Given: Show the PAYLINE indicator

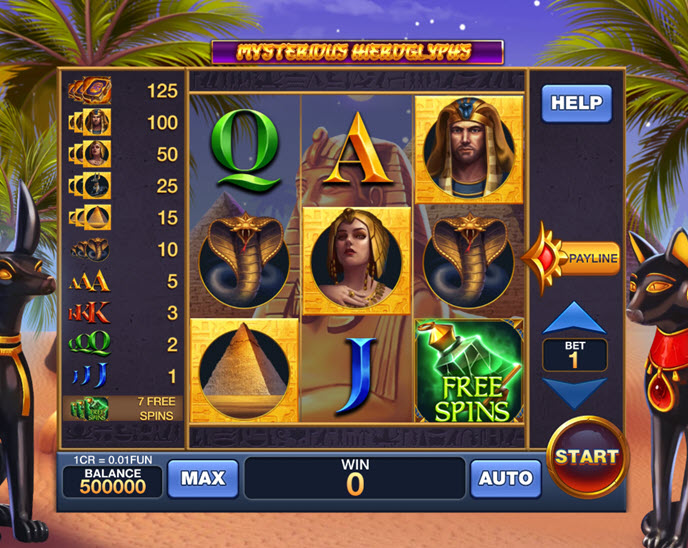Looking at the screenshot, I should pyautogui.click(x=591, y=258).
